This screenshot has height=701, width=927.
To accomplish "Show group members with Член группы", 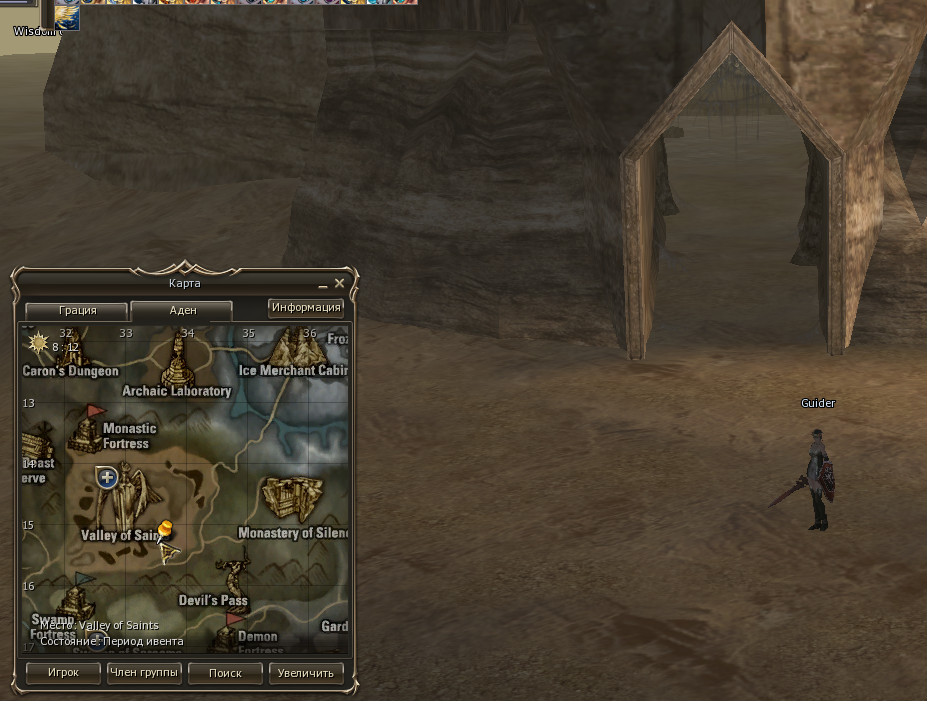I will [x=144, y=673].
